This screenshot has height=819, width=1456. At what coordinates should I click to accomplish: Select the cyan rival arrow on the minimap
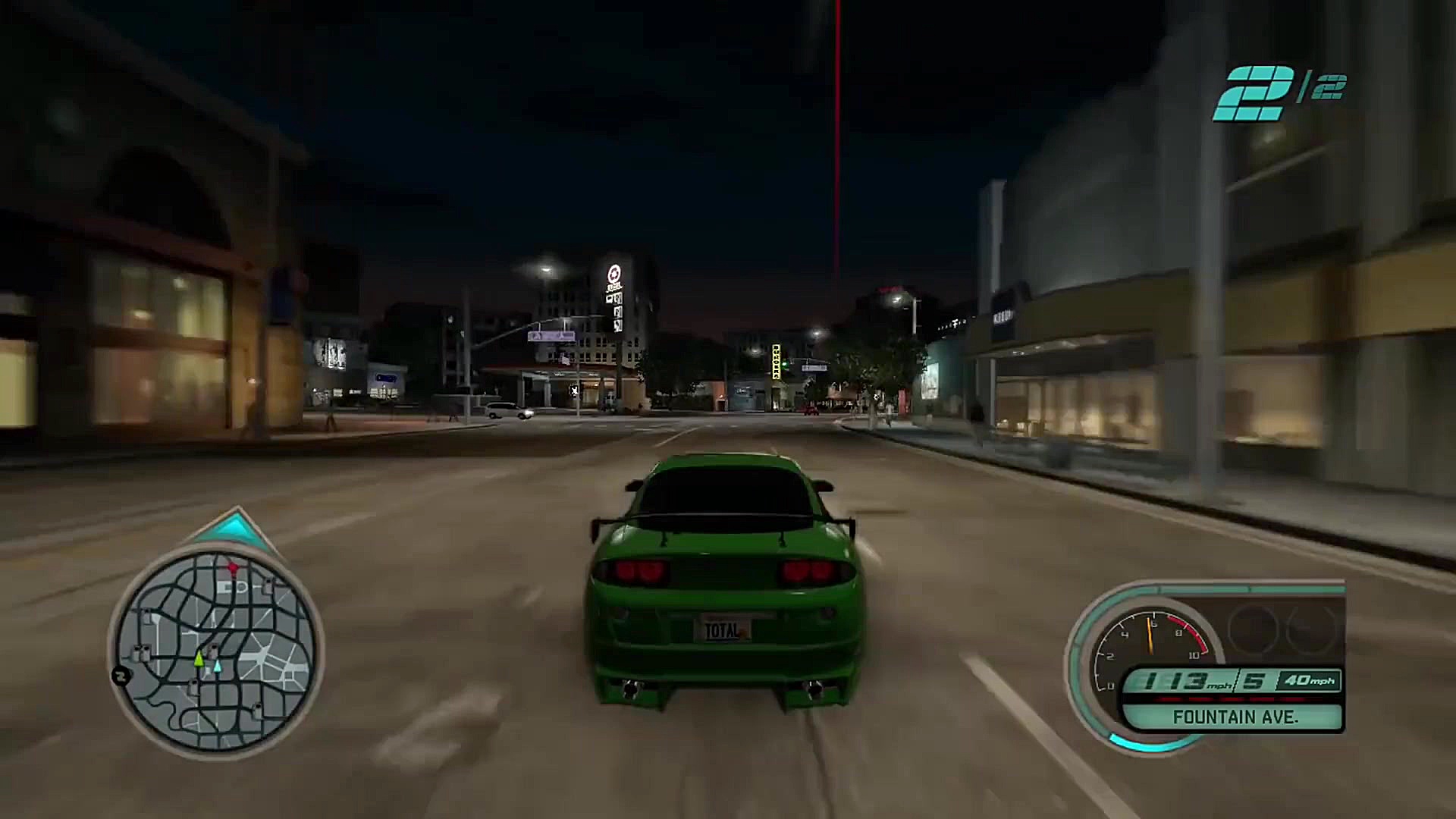tap(218, 667)
